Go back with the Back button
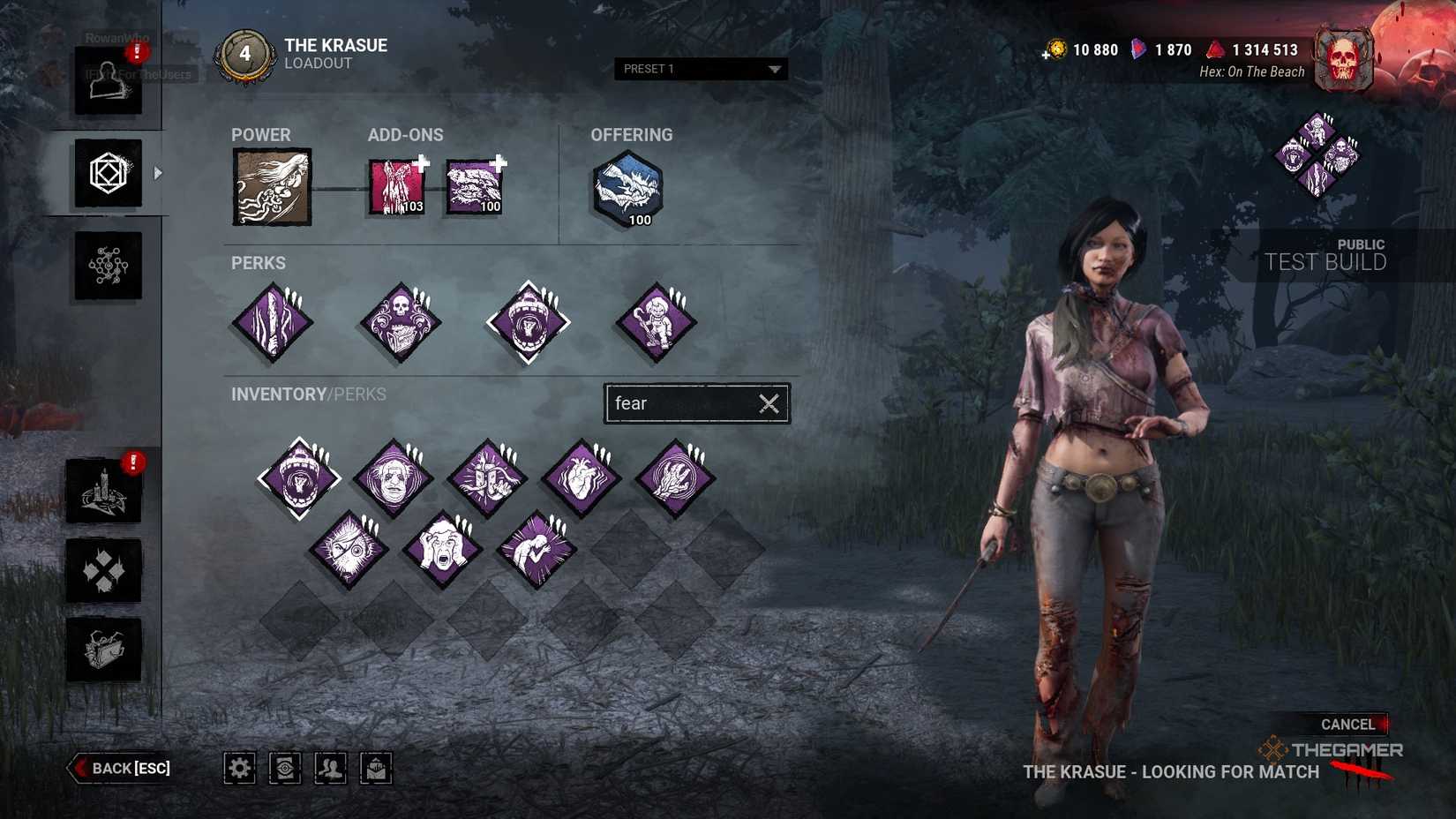 click(x=121, y=768)
